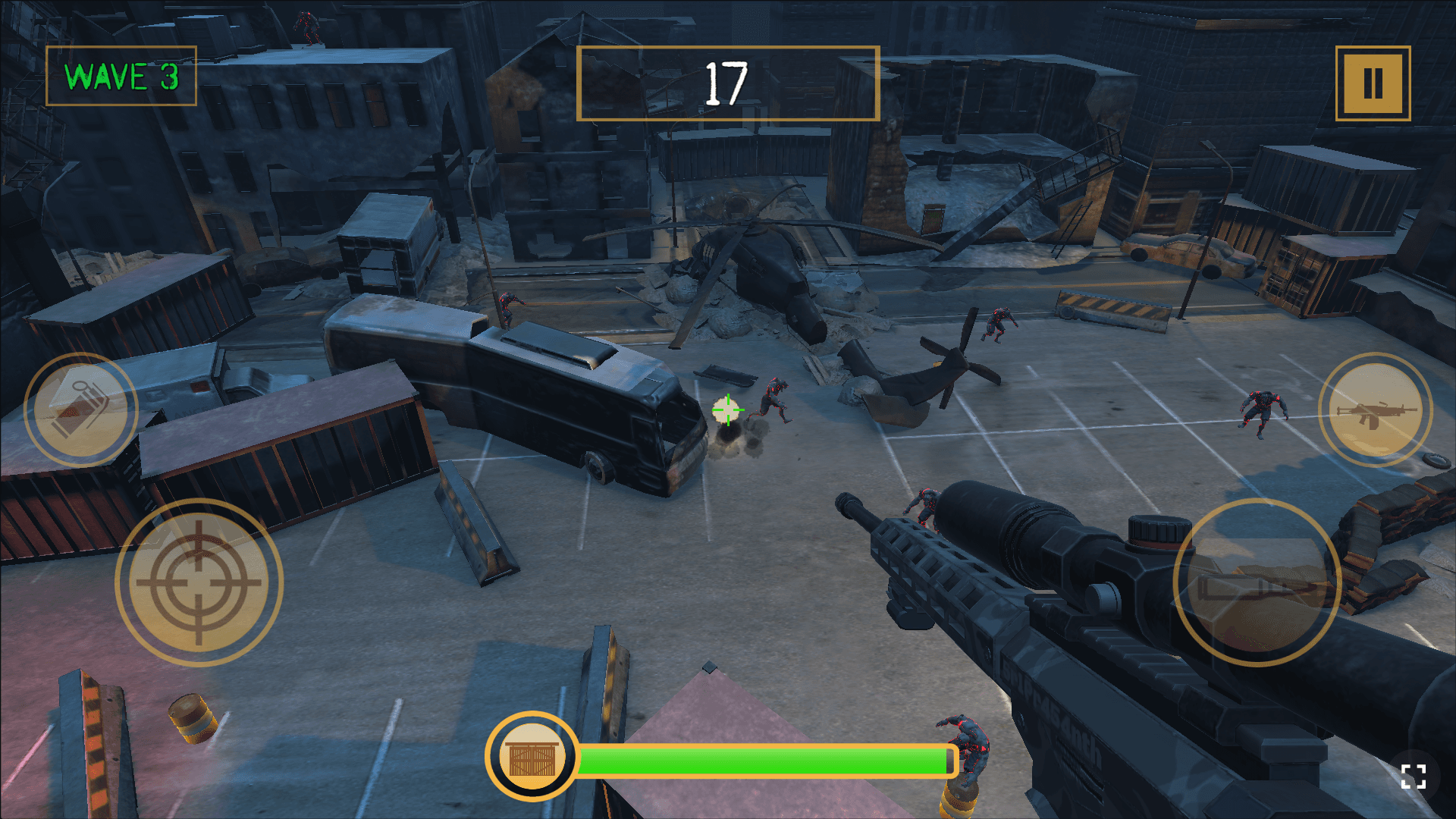Toggle fullscreen mode with the corner icon
The width and height of the screenshot is (1456, 819).
[x=1413, y=777]
